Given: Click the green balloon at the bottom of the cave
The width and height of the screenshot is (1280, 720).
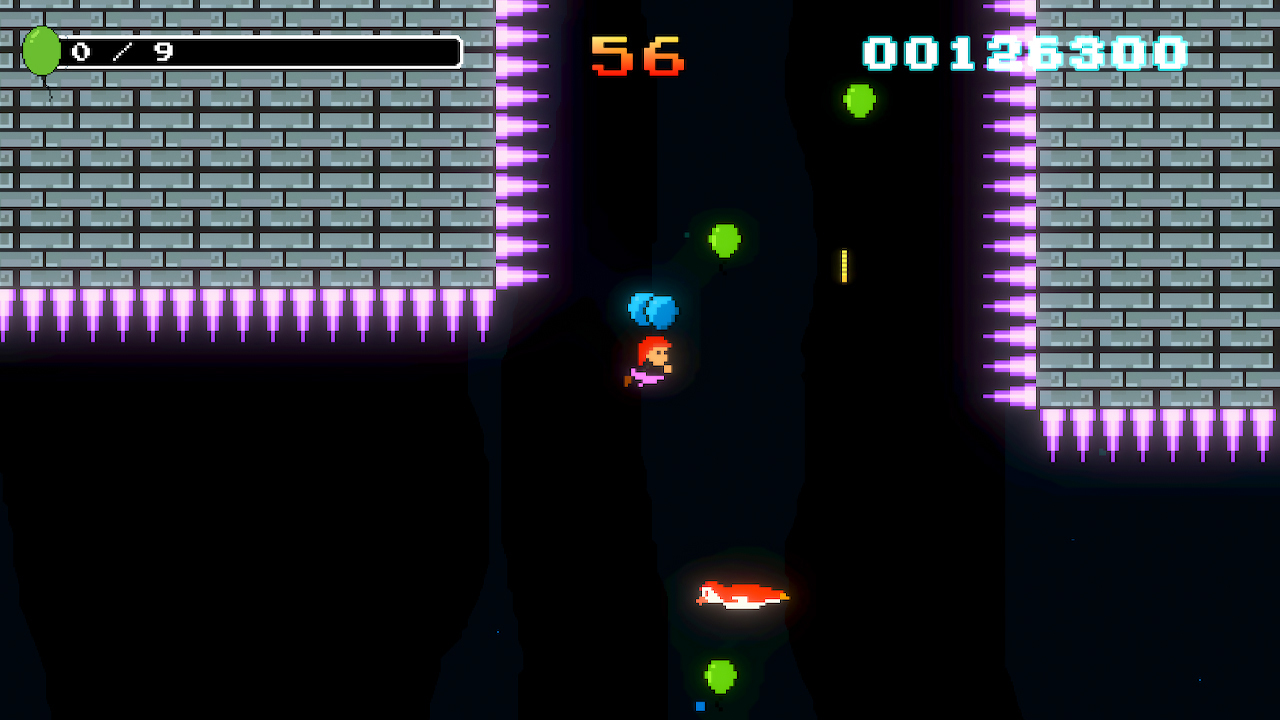Looking at the screenshot, I should point(720,676).
